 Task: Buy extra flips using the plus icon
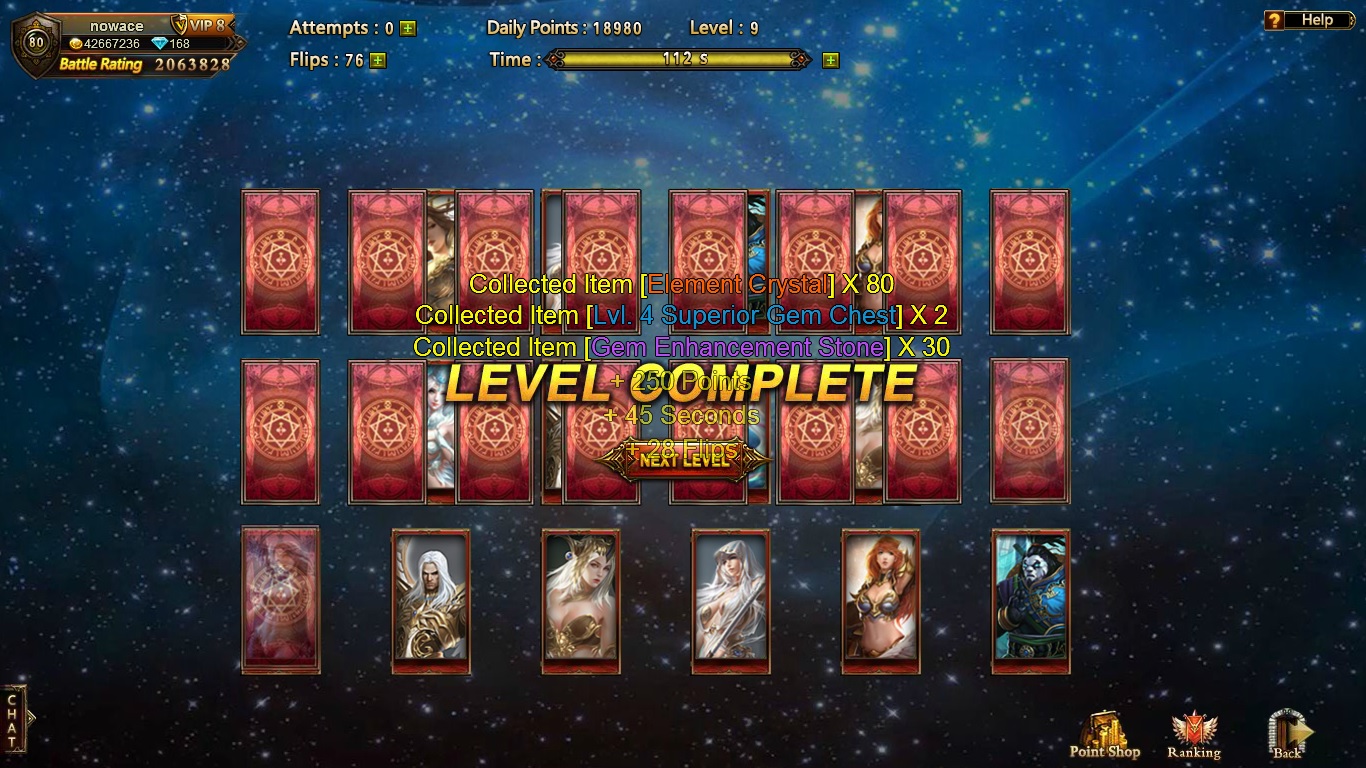[377, 60]
